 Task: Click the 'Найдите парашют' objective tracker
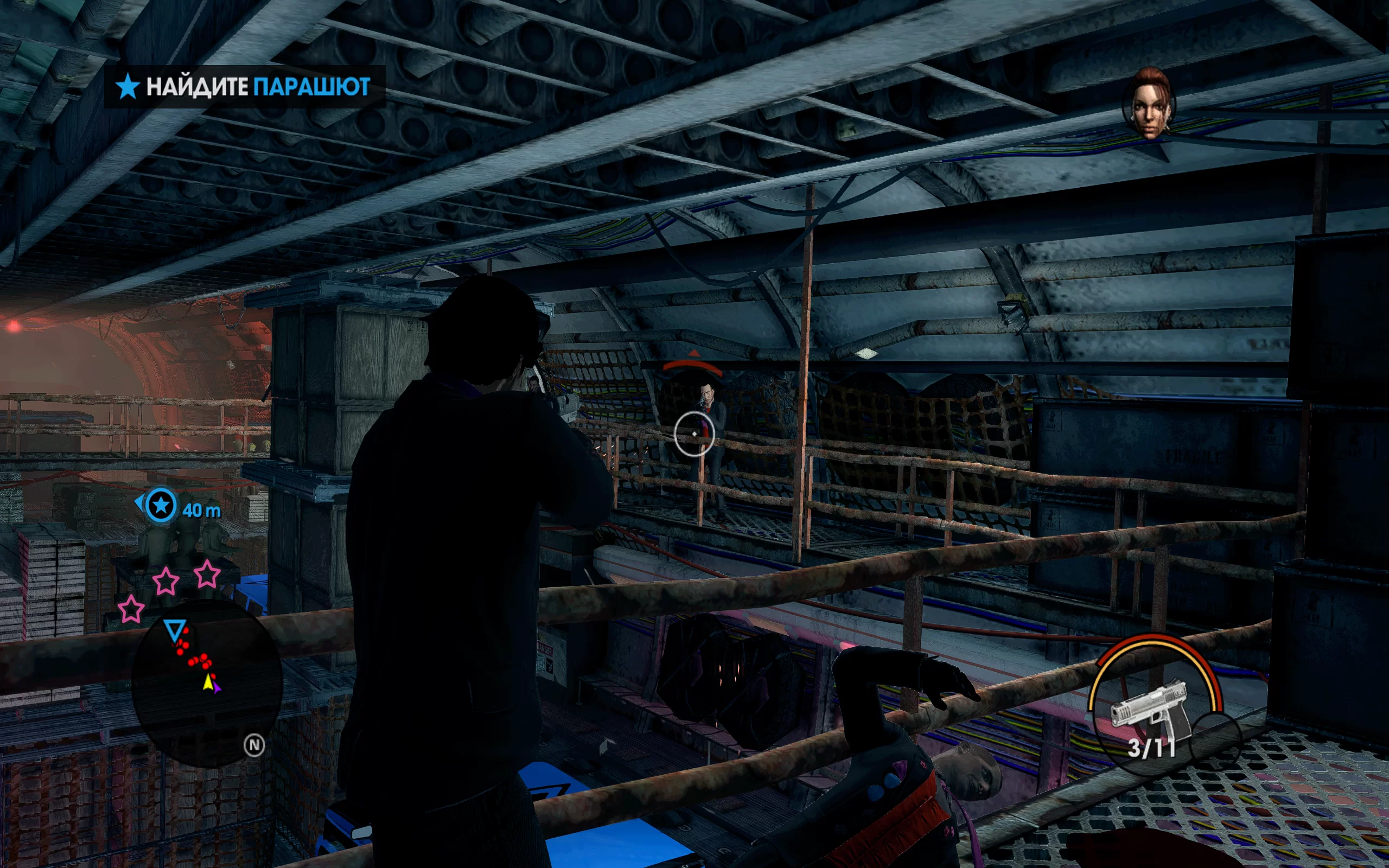pyautogui.click(x=244, y=87)
